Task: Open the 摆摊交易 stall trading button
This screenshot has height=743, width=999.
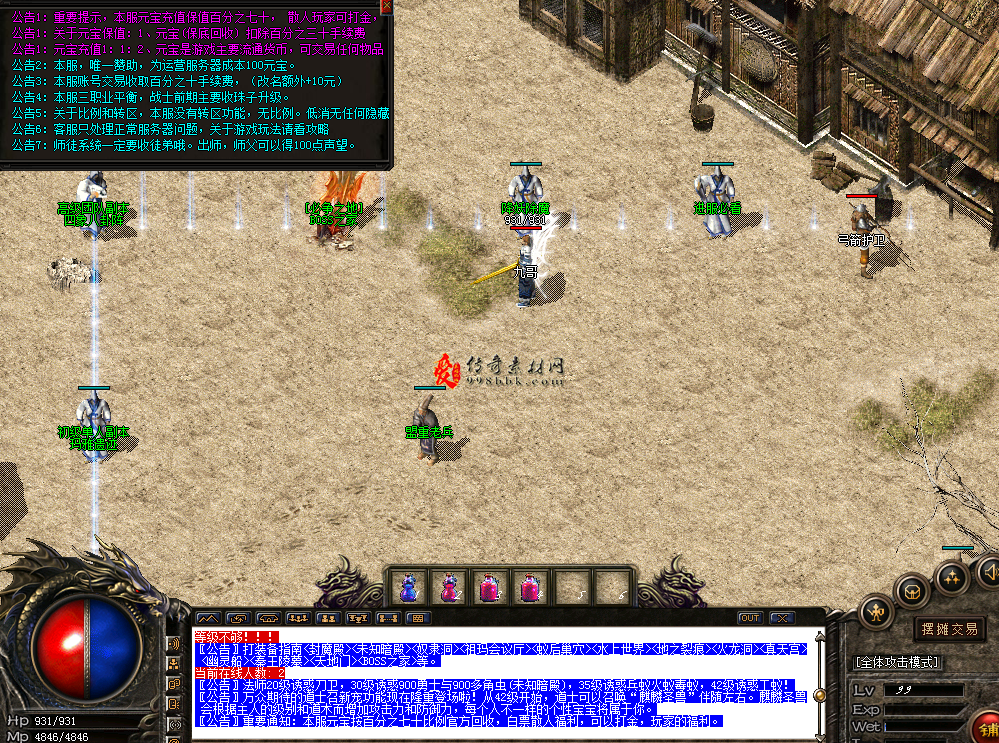Action: pos(950,628)
